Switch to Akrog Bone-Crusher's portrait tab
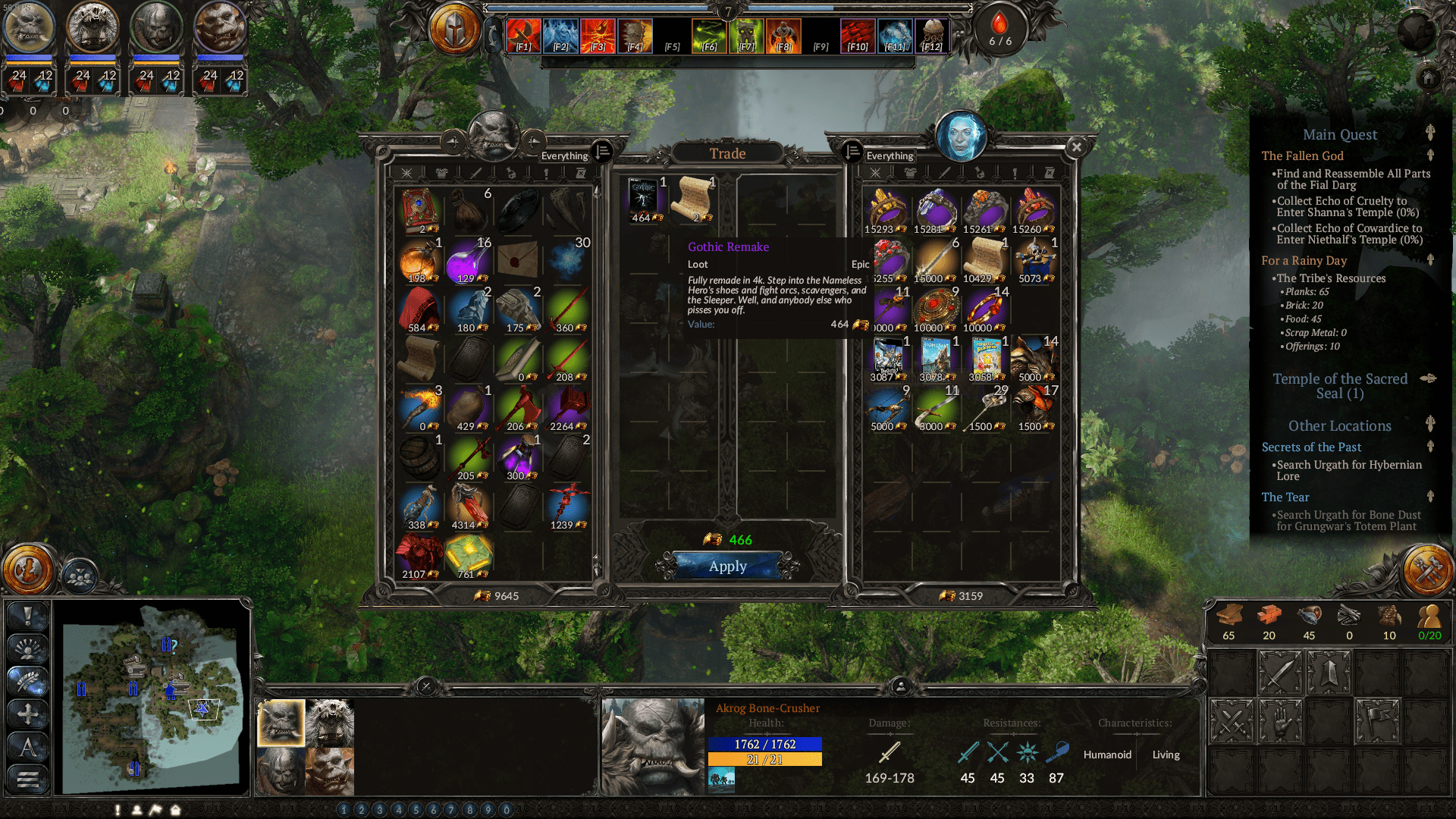 pos(281,724)
